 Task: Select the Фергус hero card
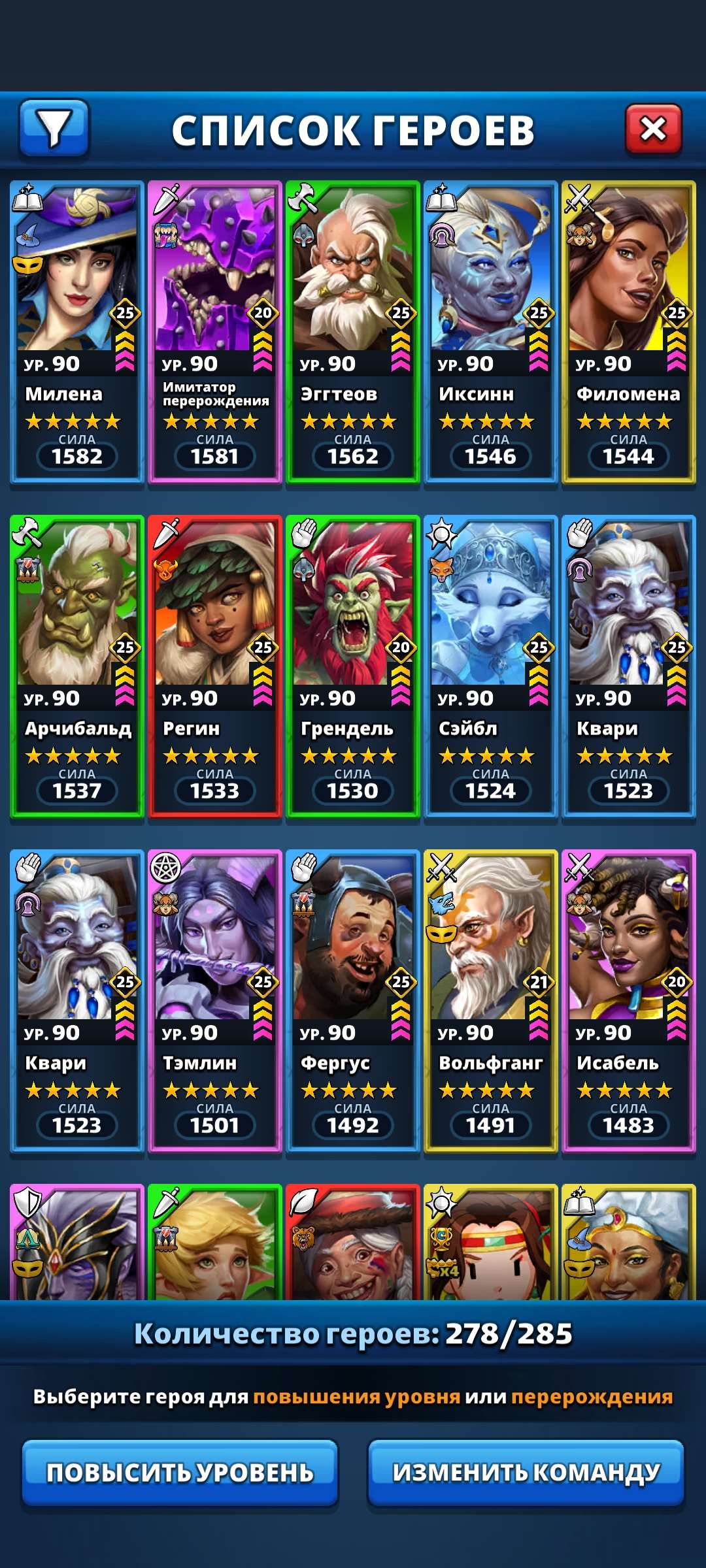(x=353, y=1001)
